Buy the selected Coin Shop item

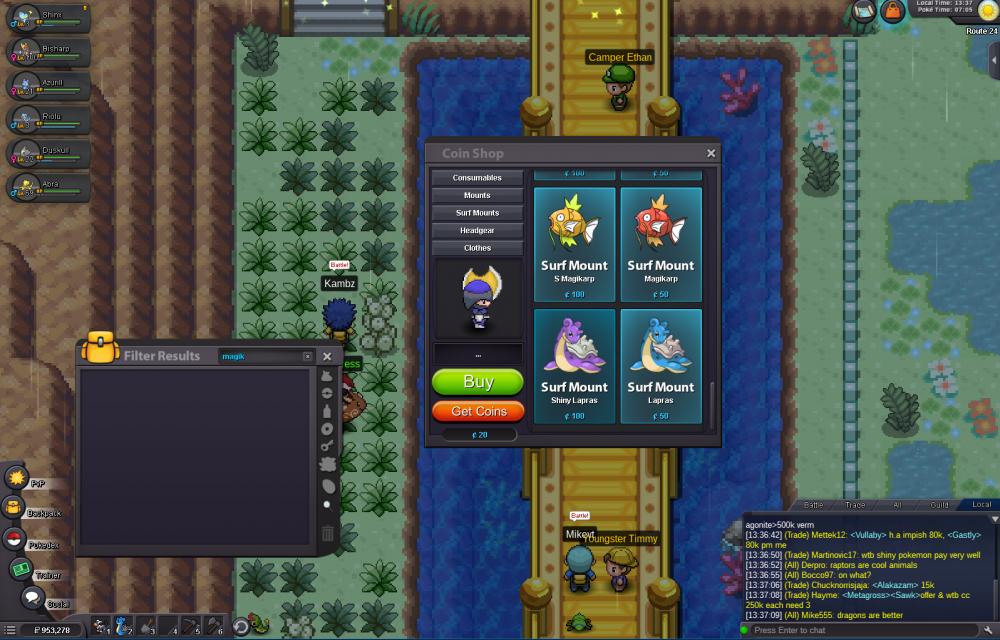(x=477, y=382)
